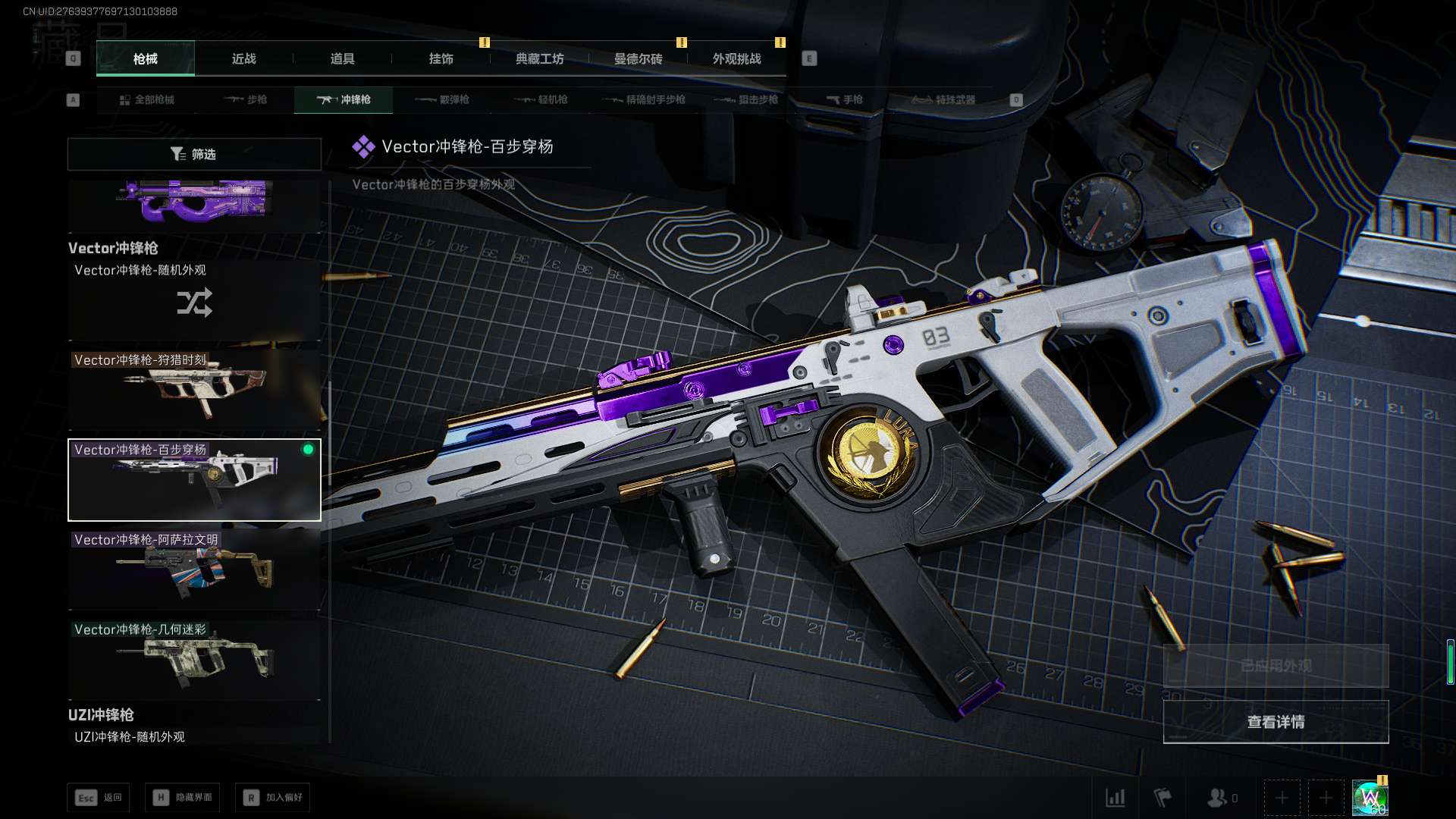The image size is (1456, 819).
Task: Choose the Vector 狩猎时刻 skin
Action: pyautogui.click(x=194, y=390)
